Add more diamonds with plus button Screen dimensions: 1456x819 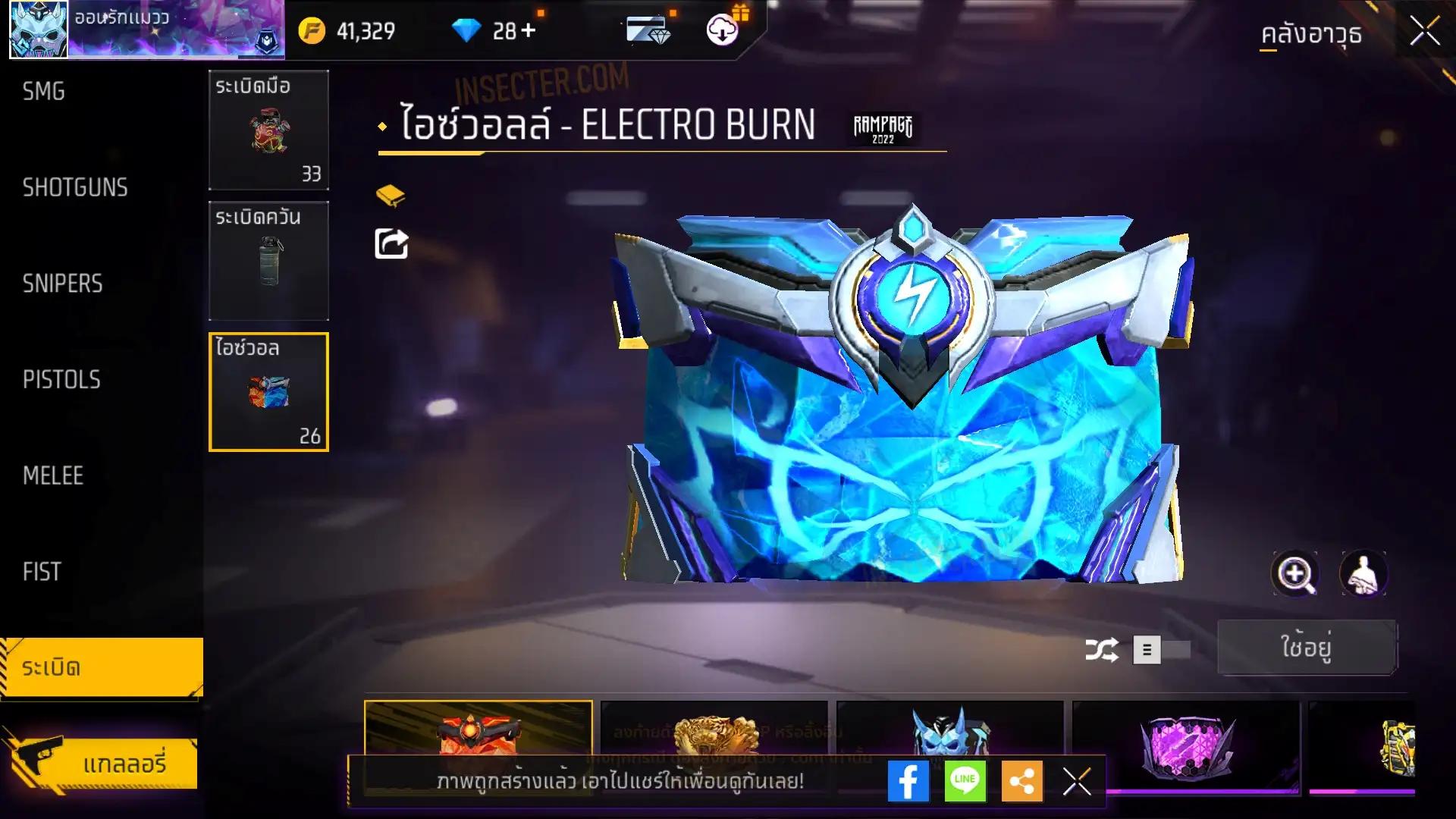[529, 30]
